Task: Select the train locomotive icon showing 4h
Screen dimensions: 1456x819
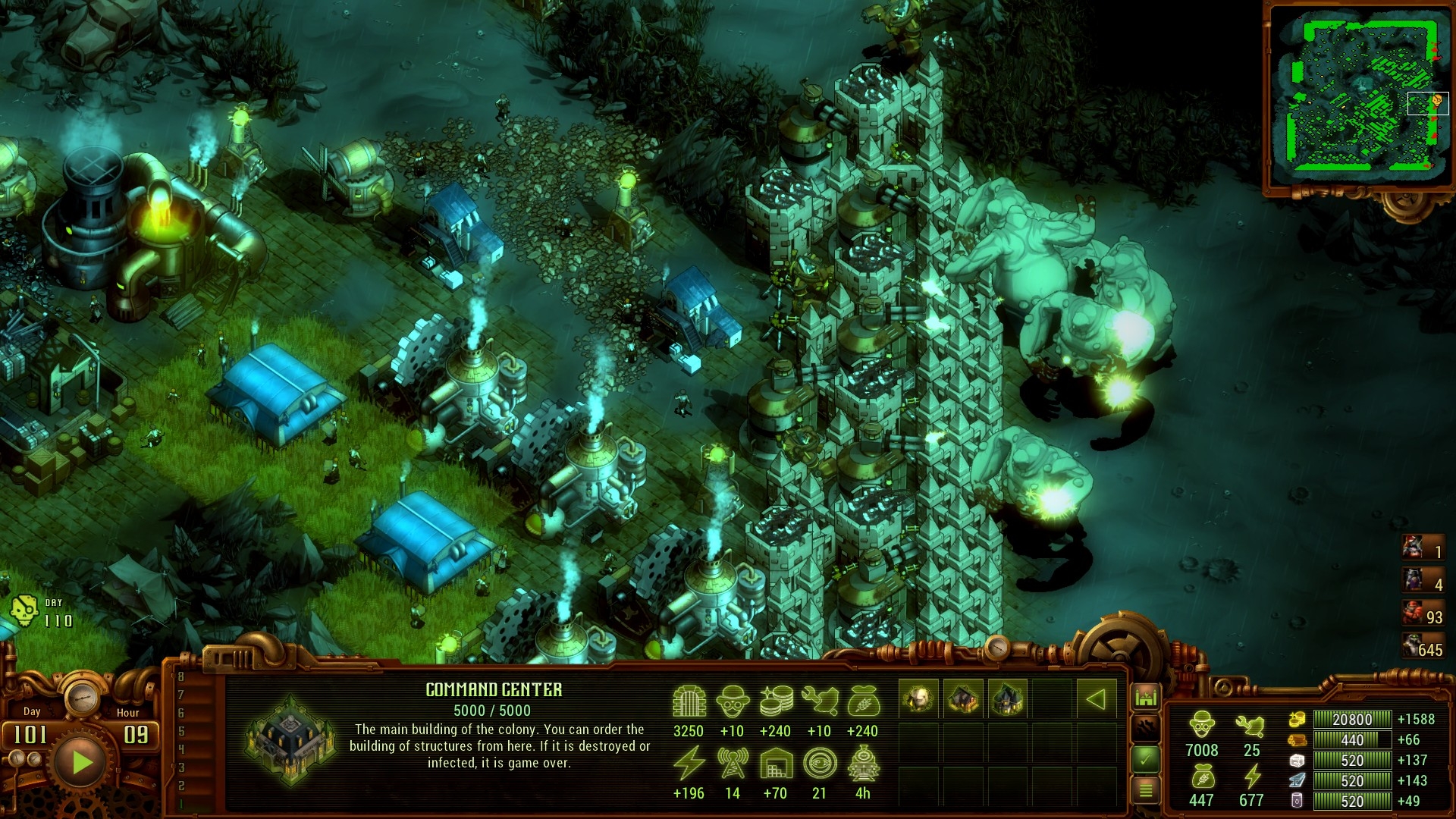Action: coord(863,765)
